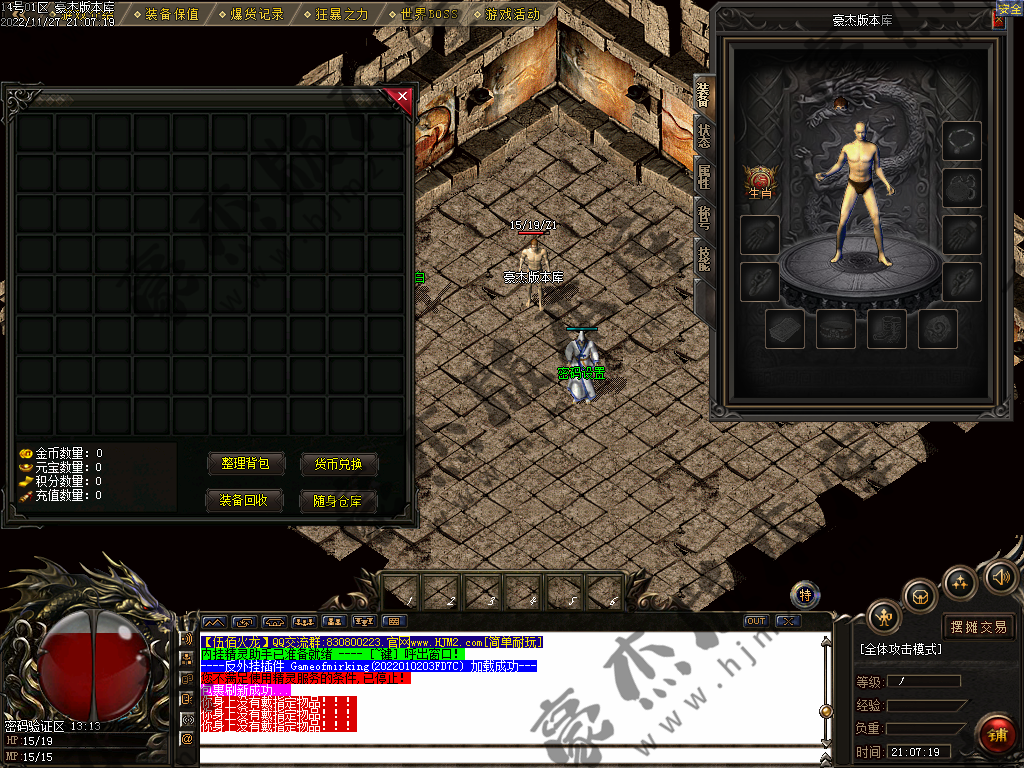Switch to the 属性 attributes tab
The height and width of the screenshot is (768, 1024).
click(x=704, y=177)
